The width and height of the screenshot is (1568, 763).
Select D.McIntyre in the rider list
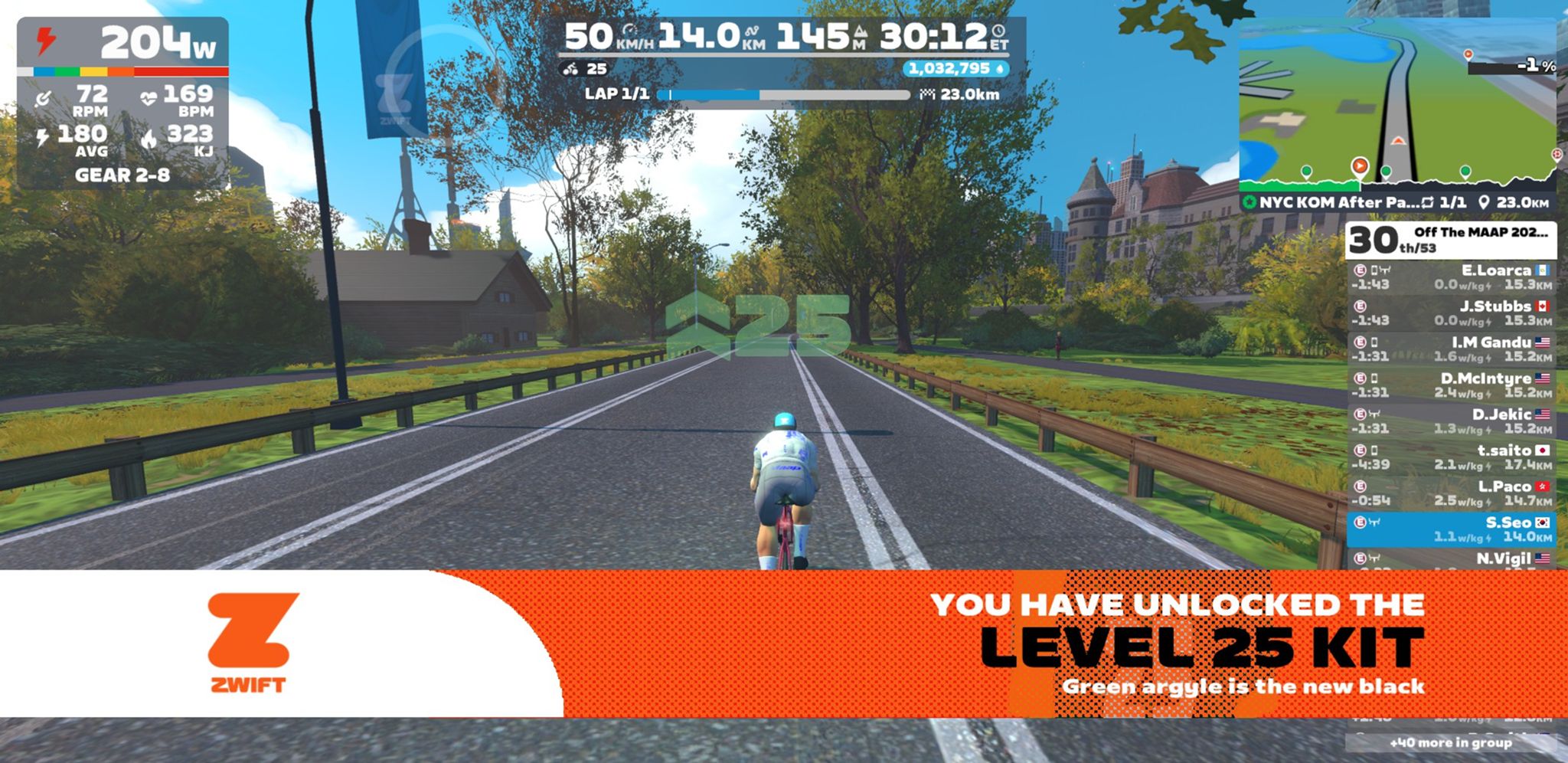1451,385
